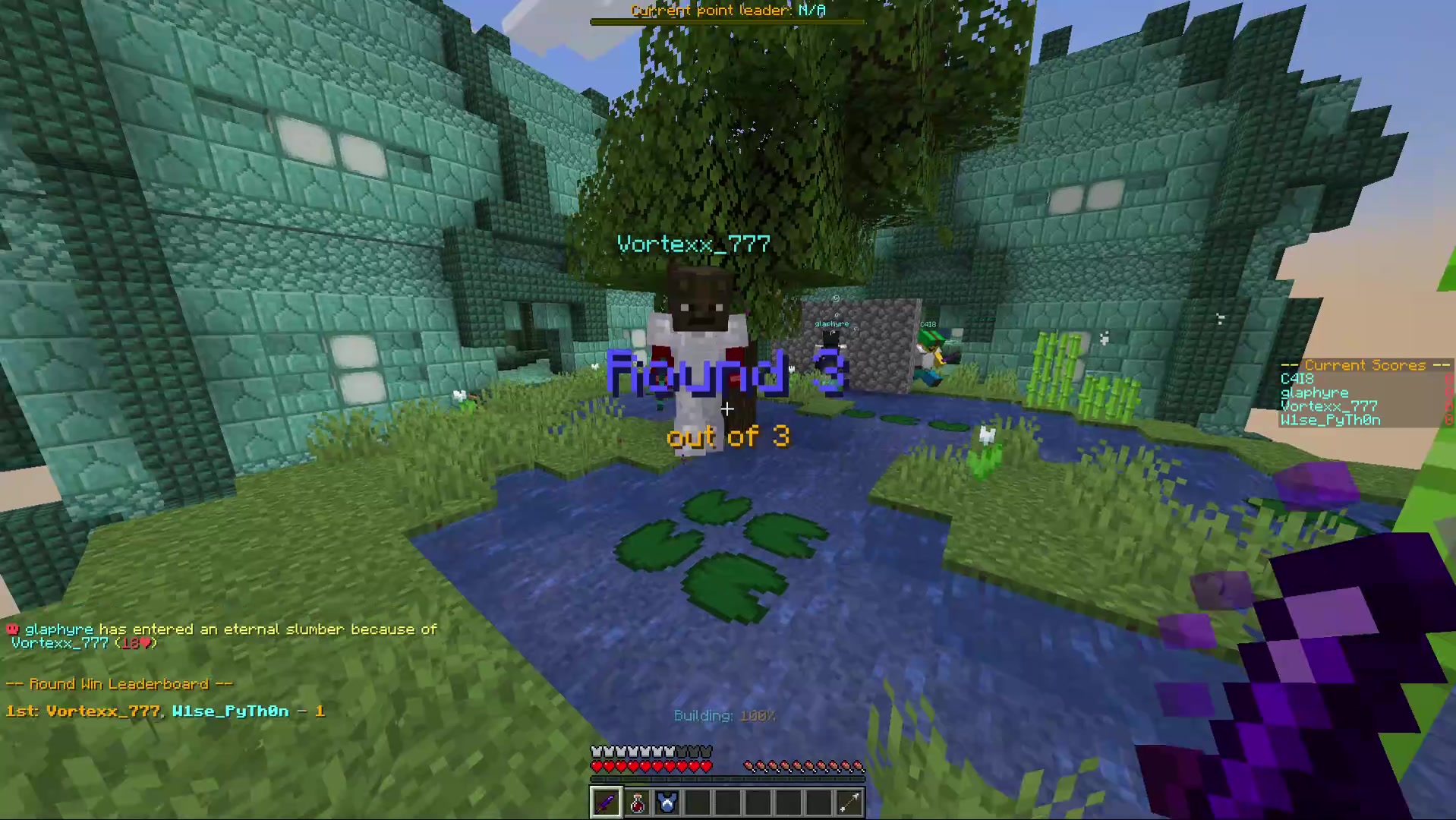Select the enchanted netherite sword hotbar slot
1456x820 pixels.
605,802
